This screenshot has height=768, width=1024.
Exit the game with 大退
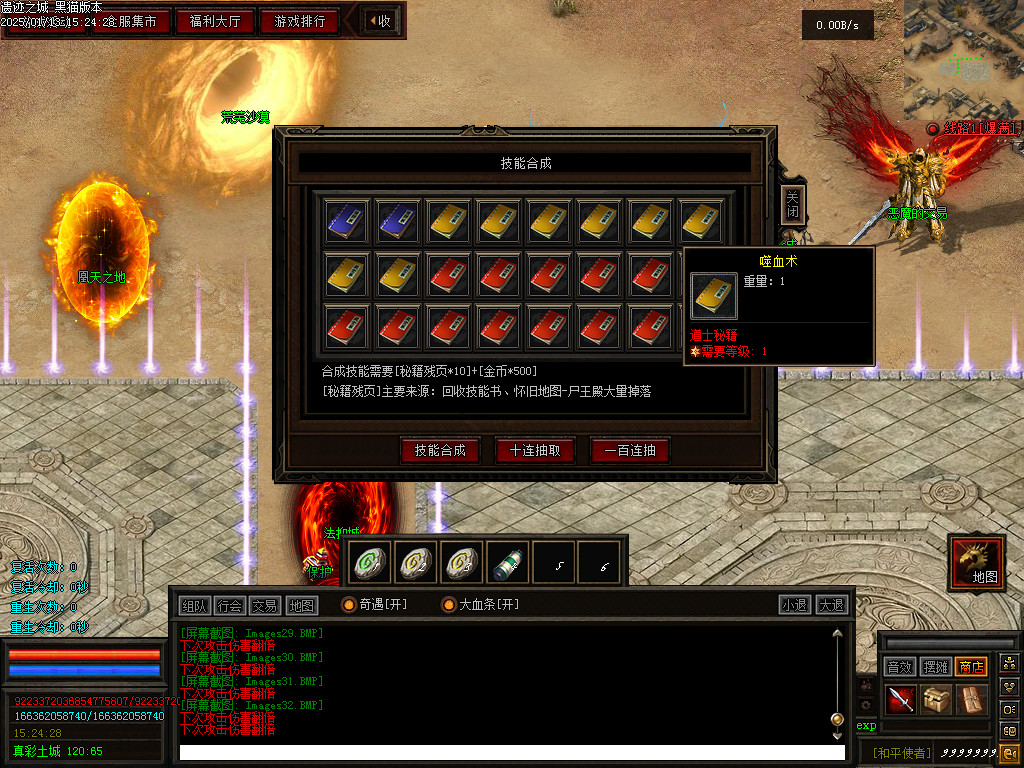[831, 605]
